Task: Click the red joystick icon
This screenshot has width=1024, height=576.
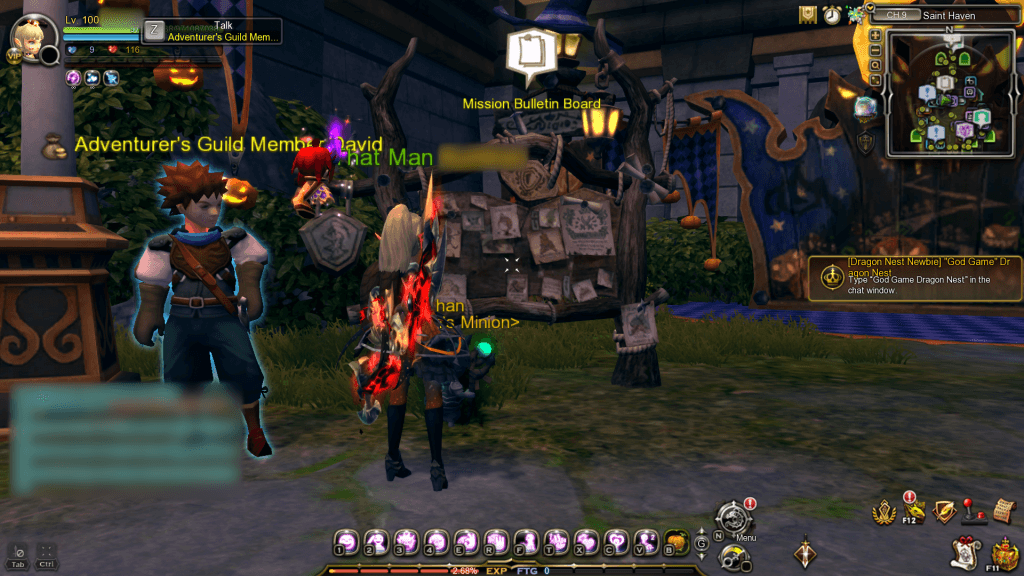Action: click(968, 510)
